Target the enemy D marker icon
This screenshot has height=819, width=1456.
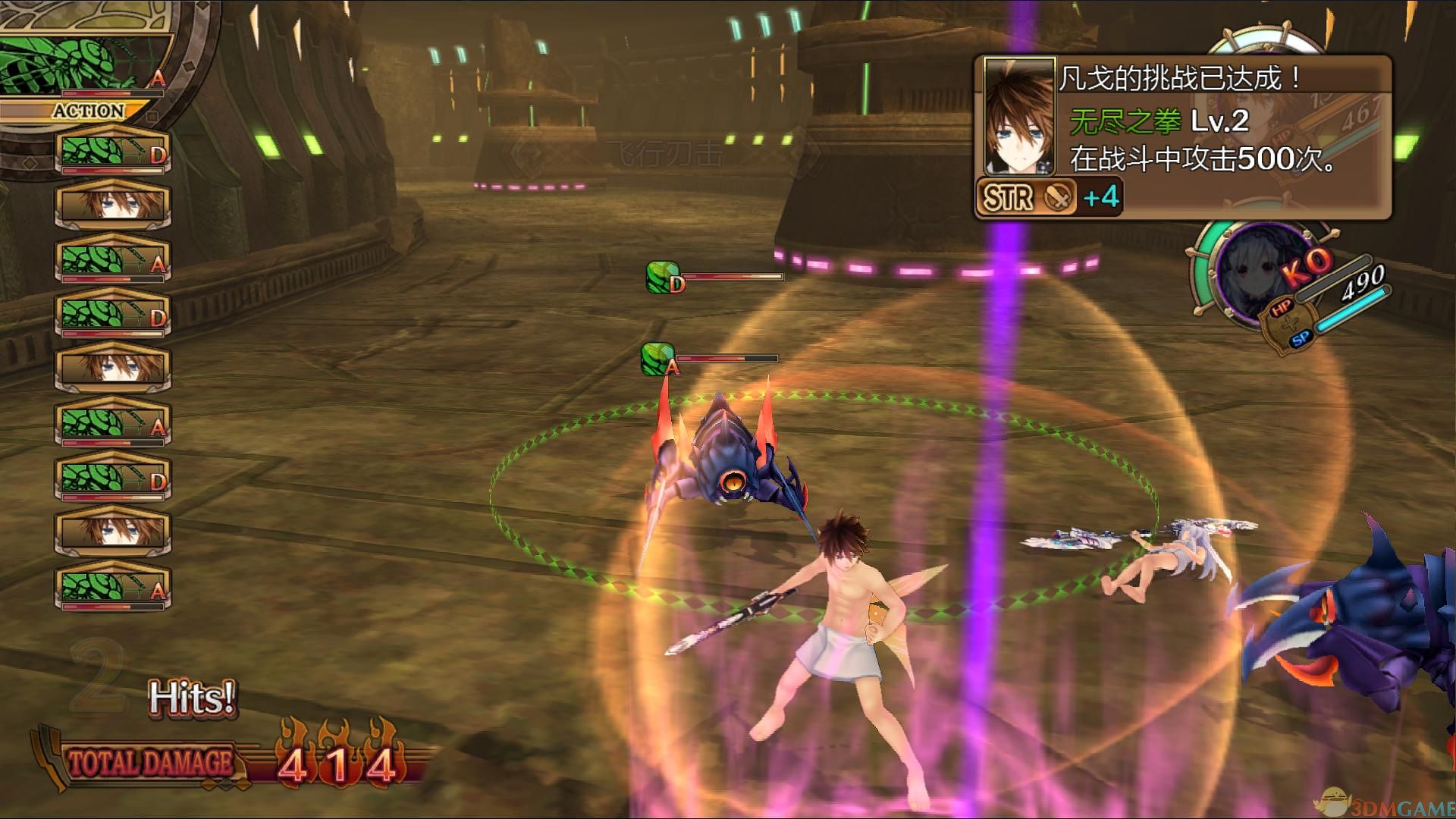point(664,277)
